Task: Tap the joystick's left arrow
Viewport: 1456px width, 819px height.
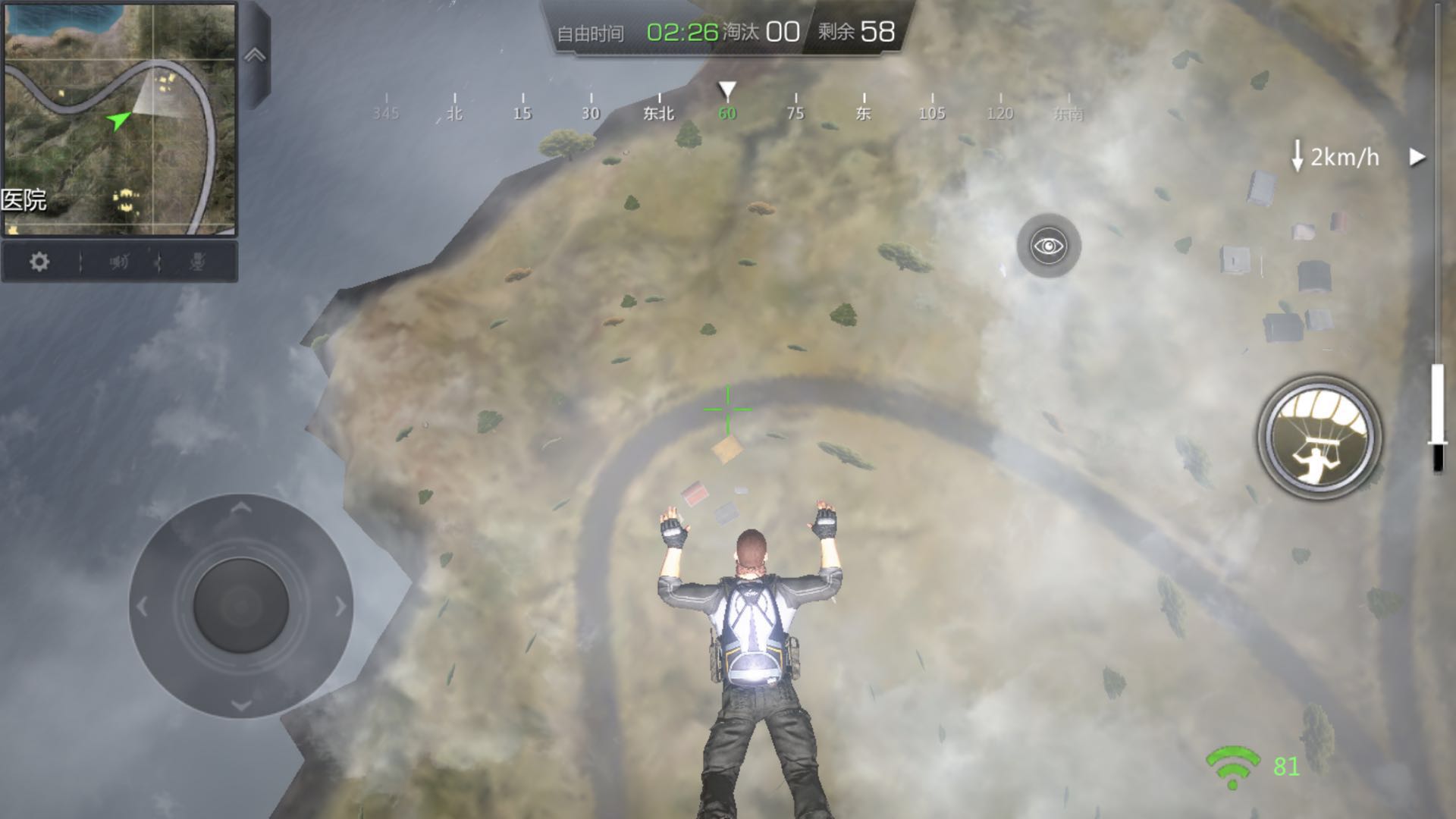Action: [143, 607]
